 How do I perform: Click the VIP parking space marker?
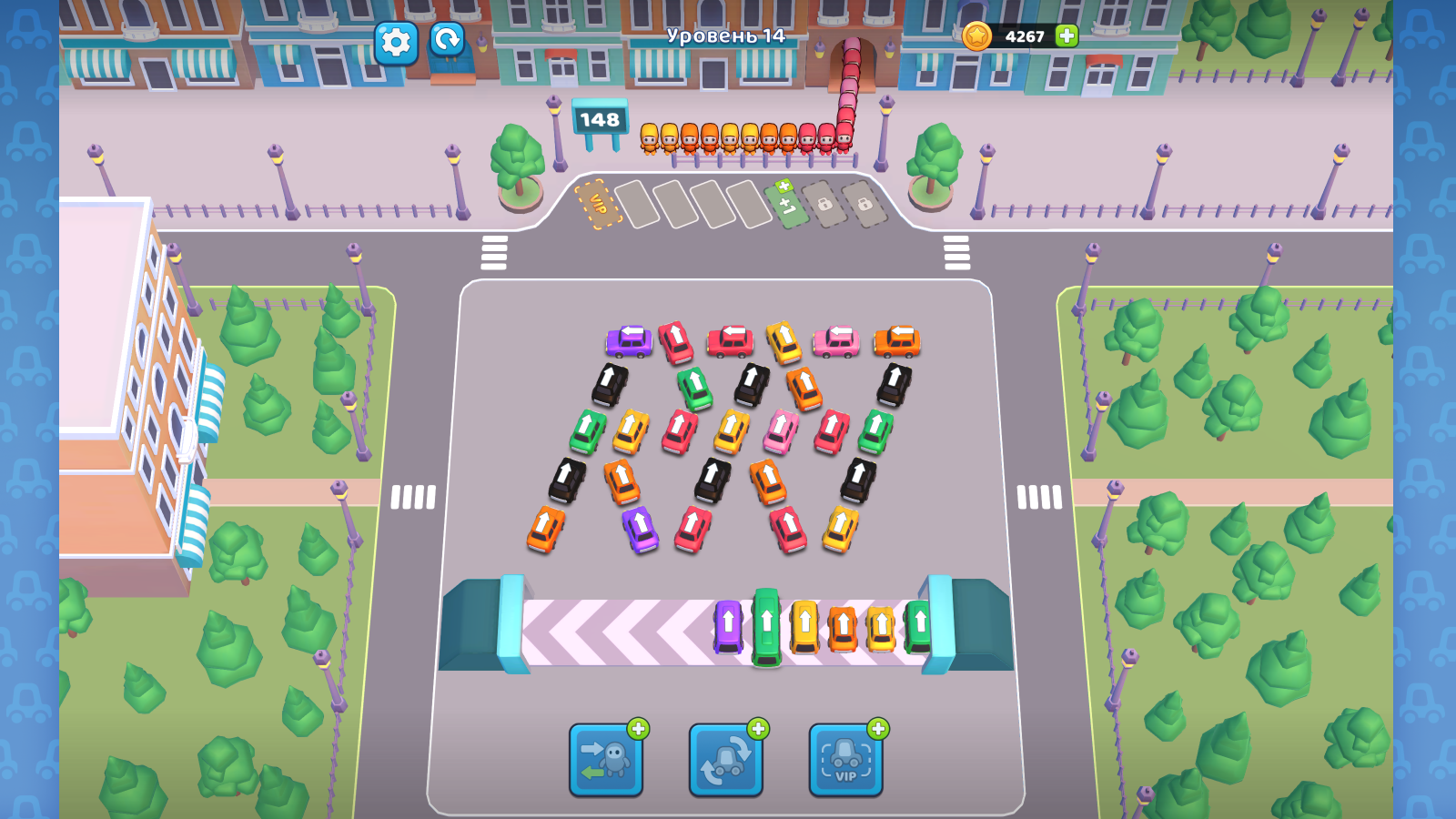[x=596, y=202]
